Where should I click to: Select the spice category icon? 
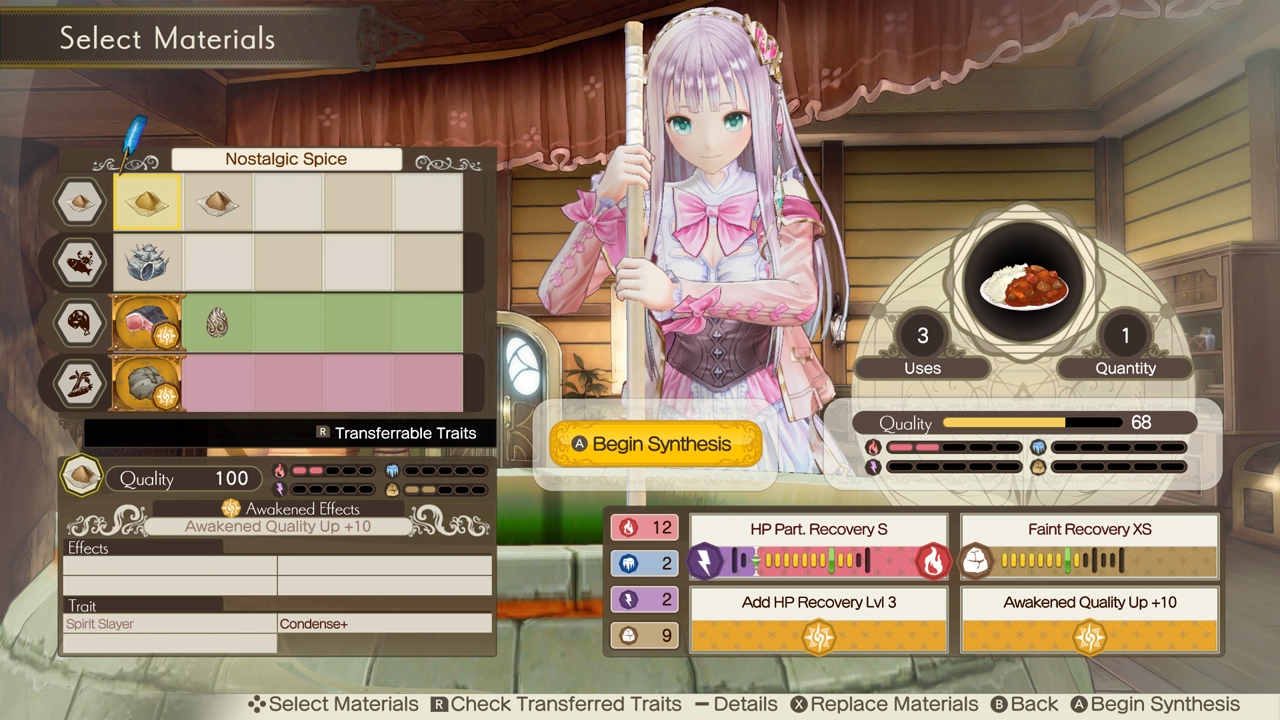pos(79,200)
